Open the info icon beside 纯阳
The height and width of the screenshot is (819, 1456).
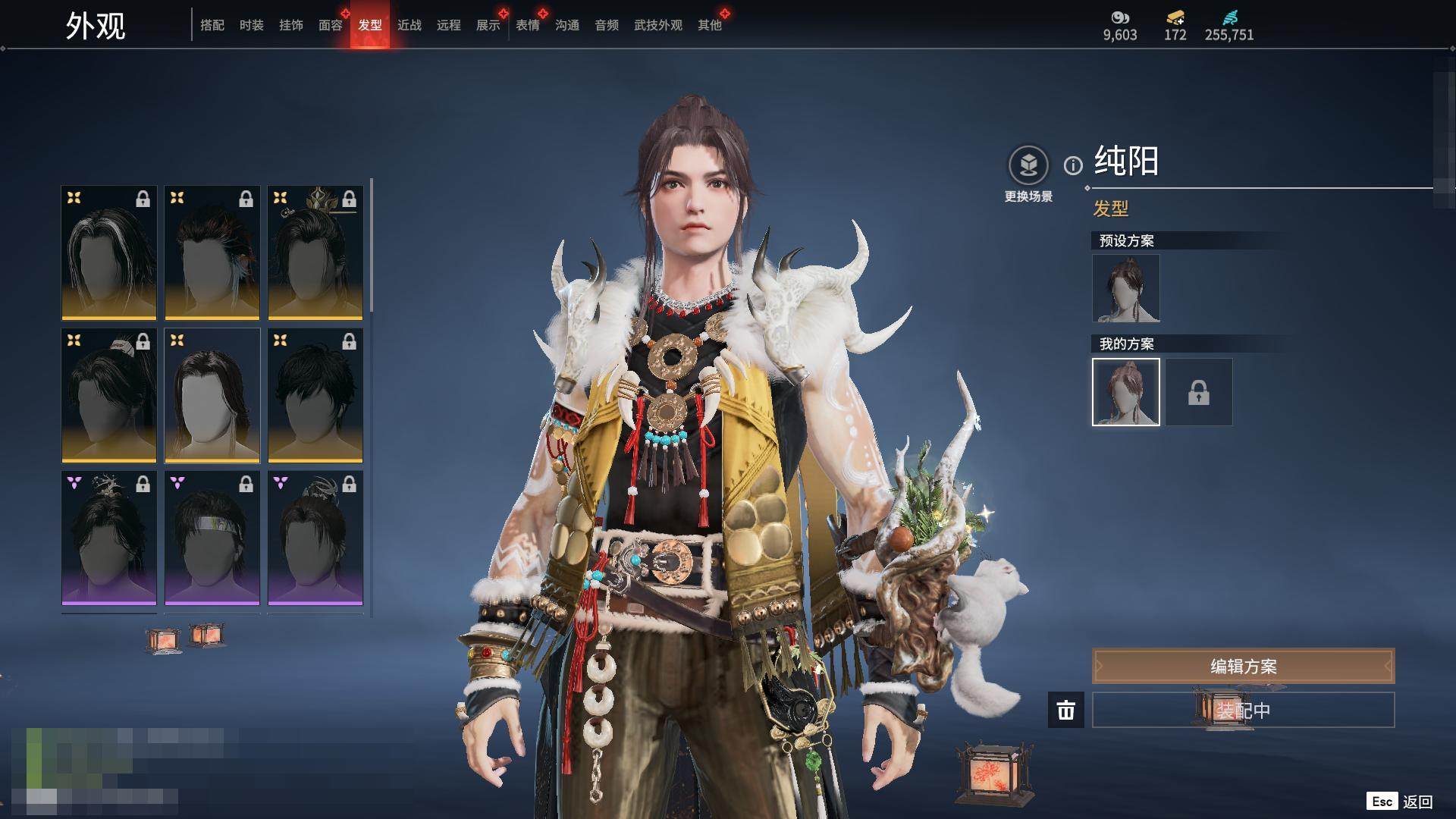tap(1073, 165)
